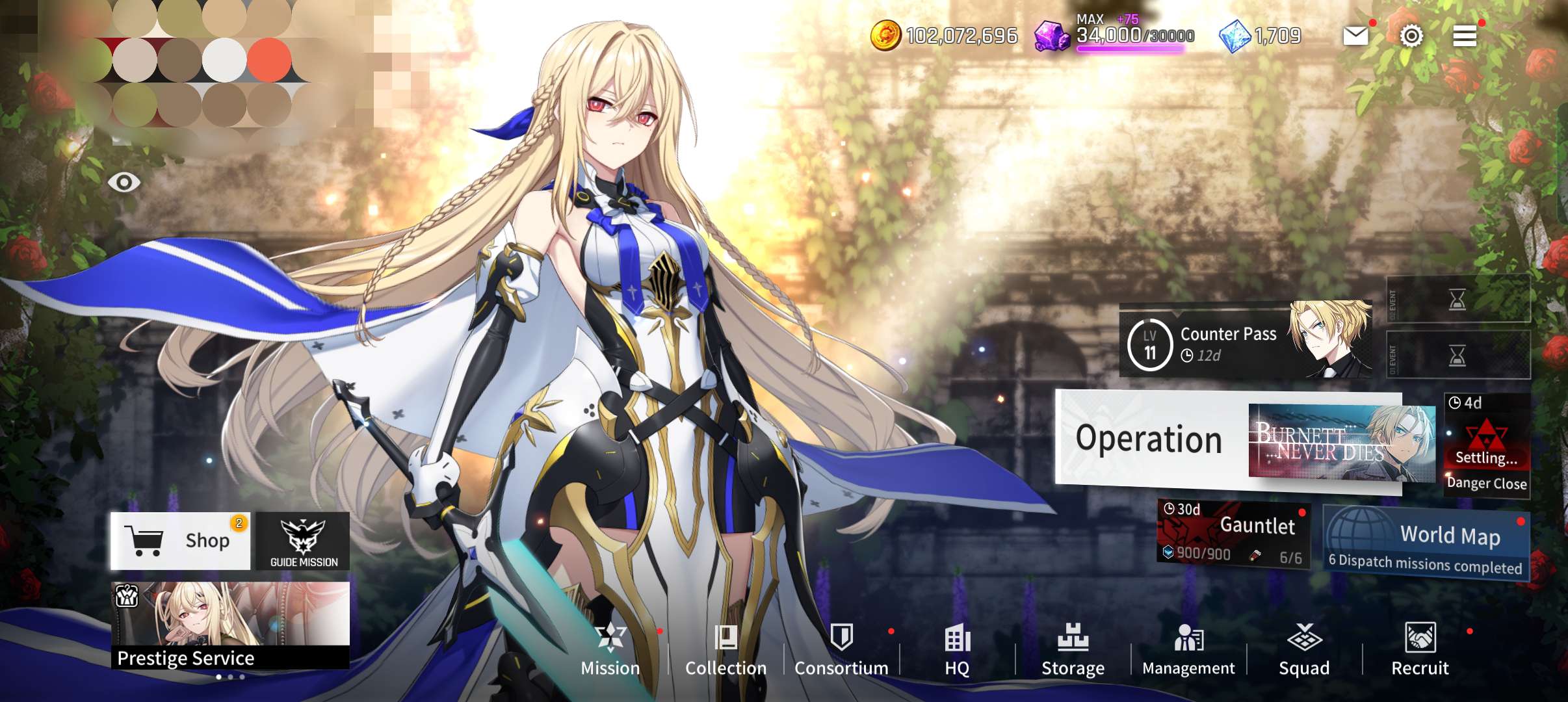Open the Danger Close event
Viewport: 1568px width, 702px height.
1486,446
